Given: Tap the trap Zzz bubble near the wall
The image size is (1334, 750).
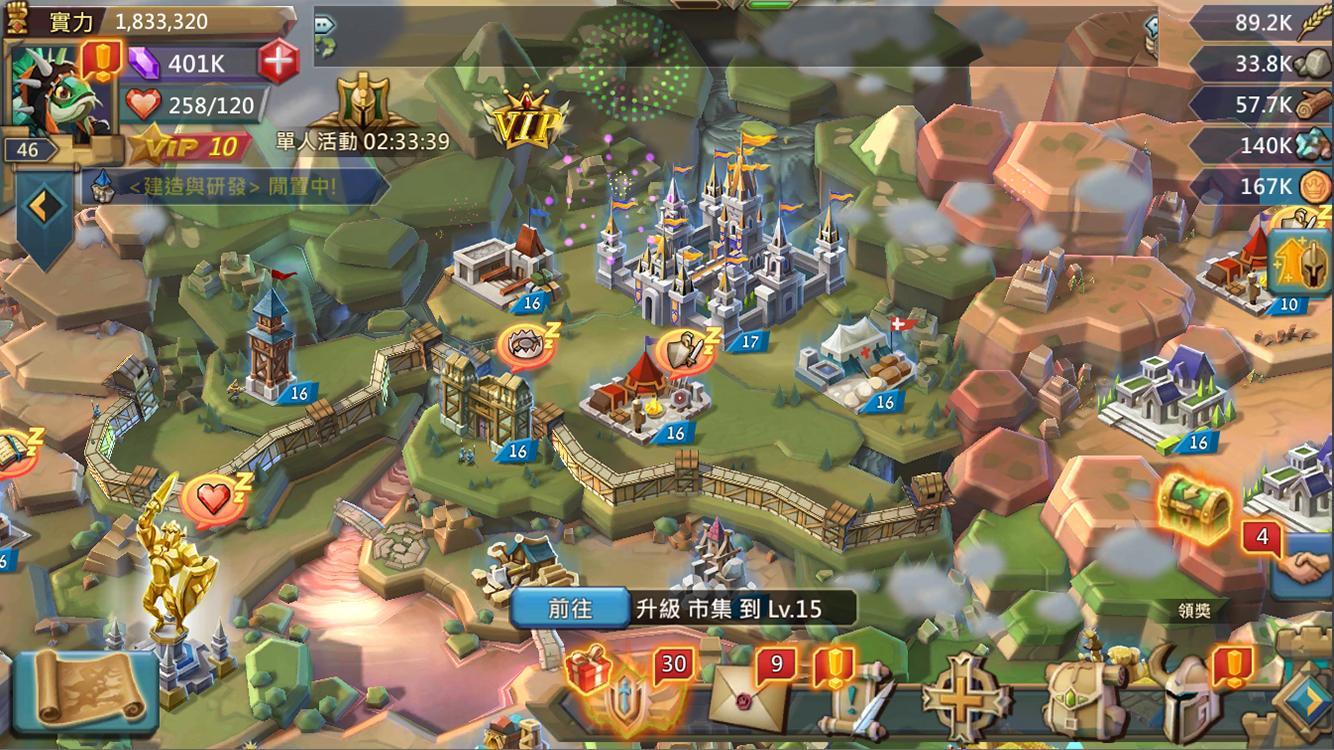Looking at the screenshot, I should tap(524, 342).
